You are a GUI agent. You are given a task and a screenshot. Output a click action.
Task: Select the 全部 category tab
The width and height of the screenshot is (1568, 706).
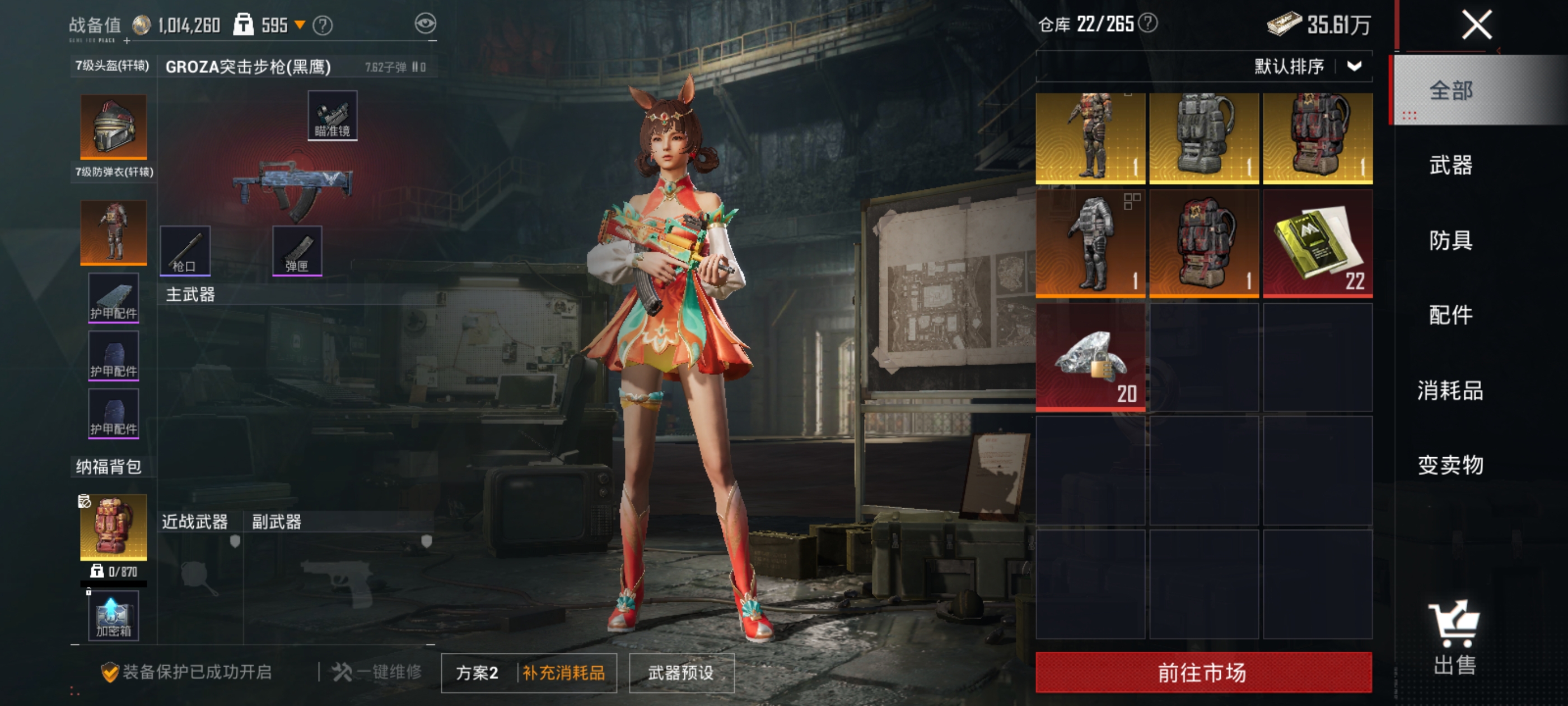pos(1450,91)
